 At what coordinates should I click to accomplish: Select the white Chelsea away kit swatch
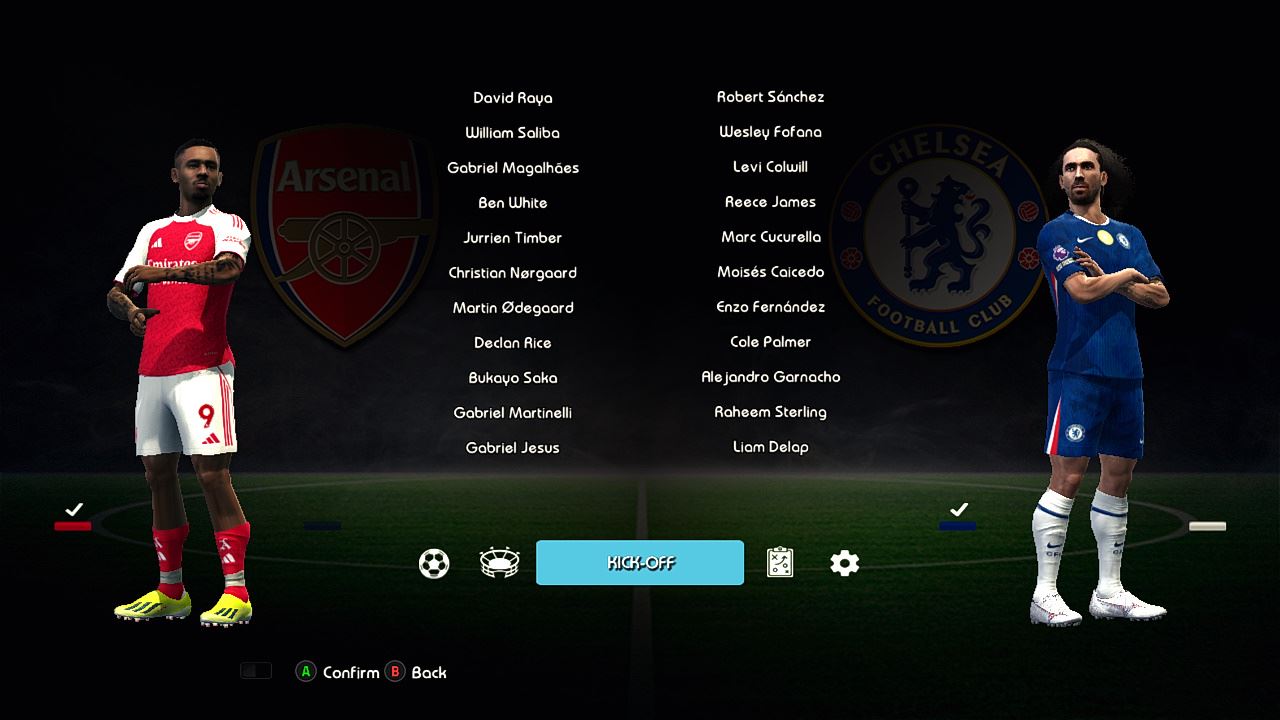pyautogui.click(x=1207, y=526)
